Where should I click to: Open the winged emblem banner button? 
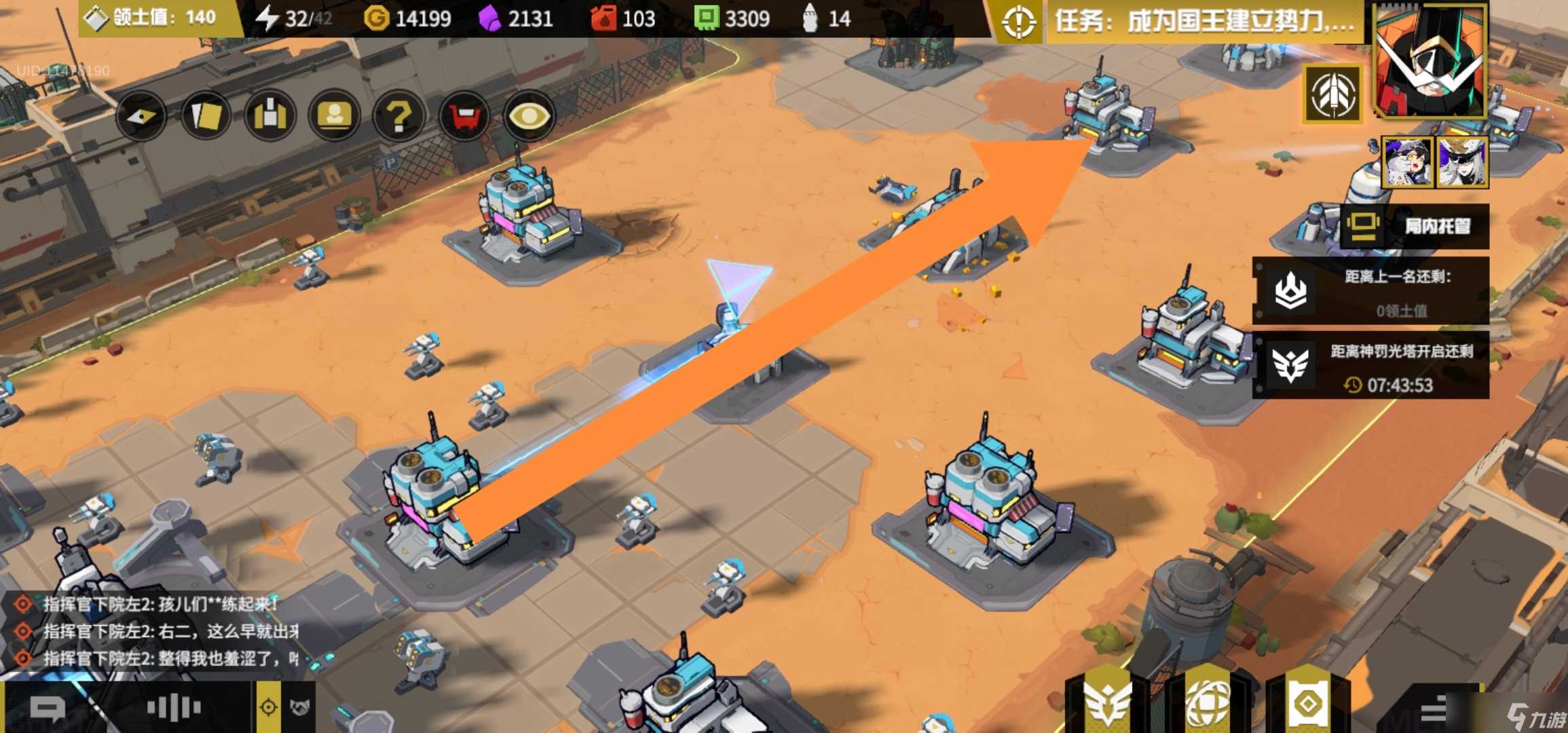(x=1107, y=702)
